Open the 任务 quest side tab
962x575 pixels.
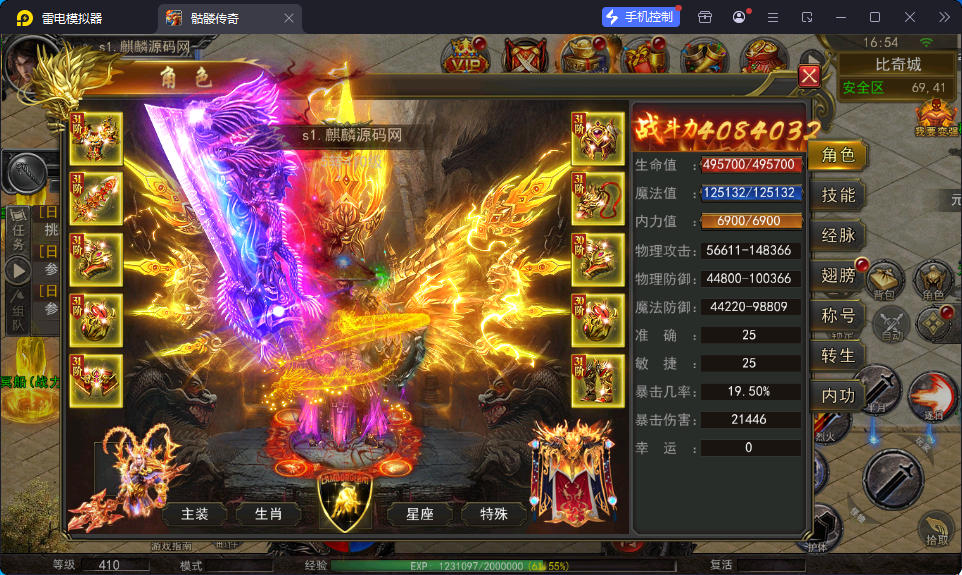tap(17, 236)
